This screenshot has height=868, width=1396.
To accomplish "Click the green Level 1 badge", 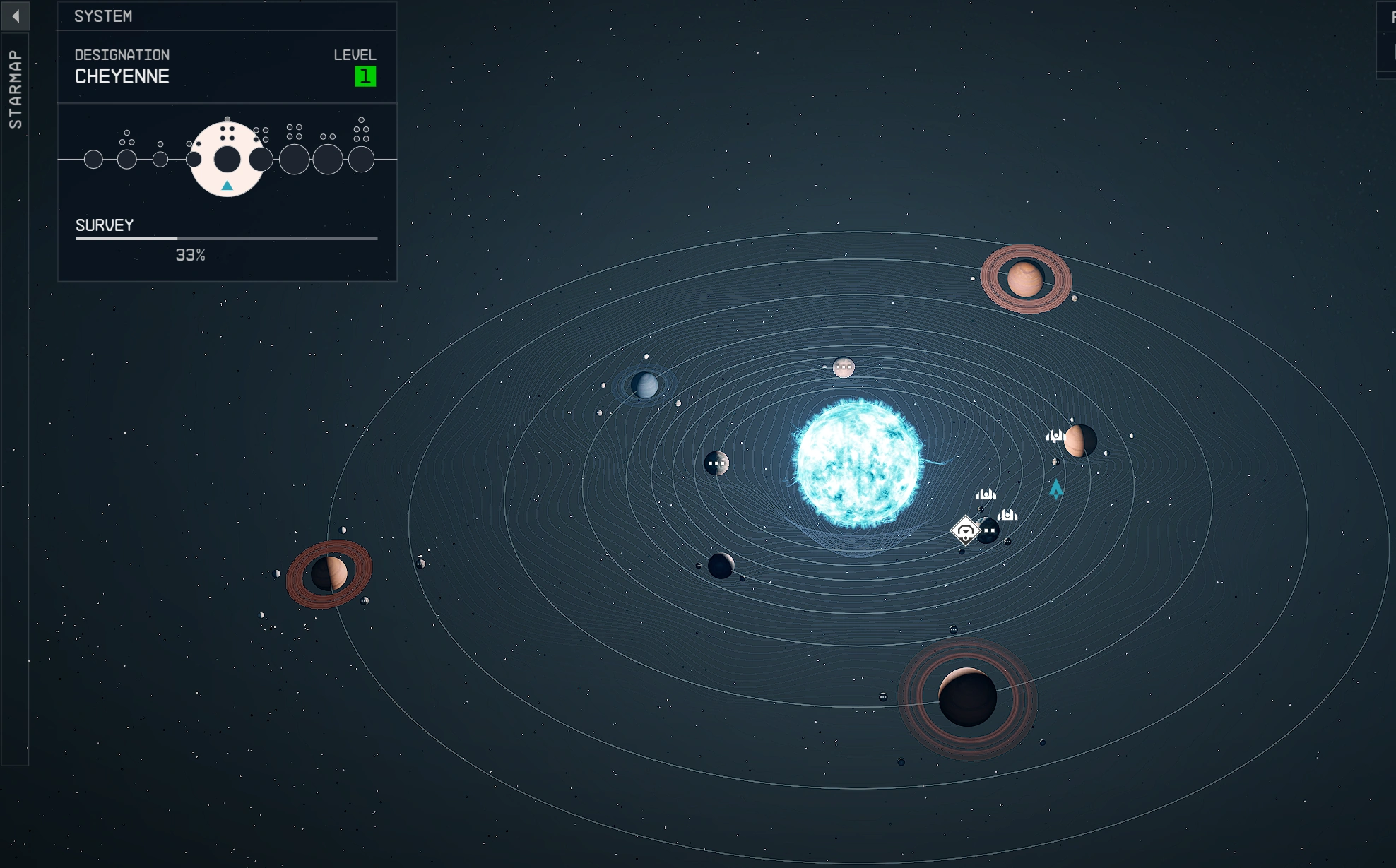I will pos(362,76).
